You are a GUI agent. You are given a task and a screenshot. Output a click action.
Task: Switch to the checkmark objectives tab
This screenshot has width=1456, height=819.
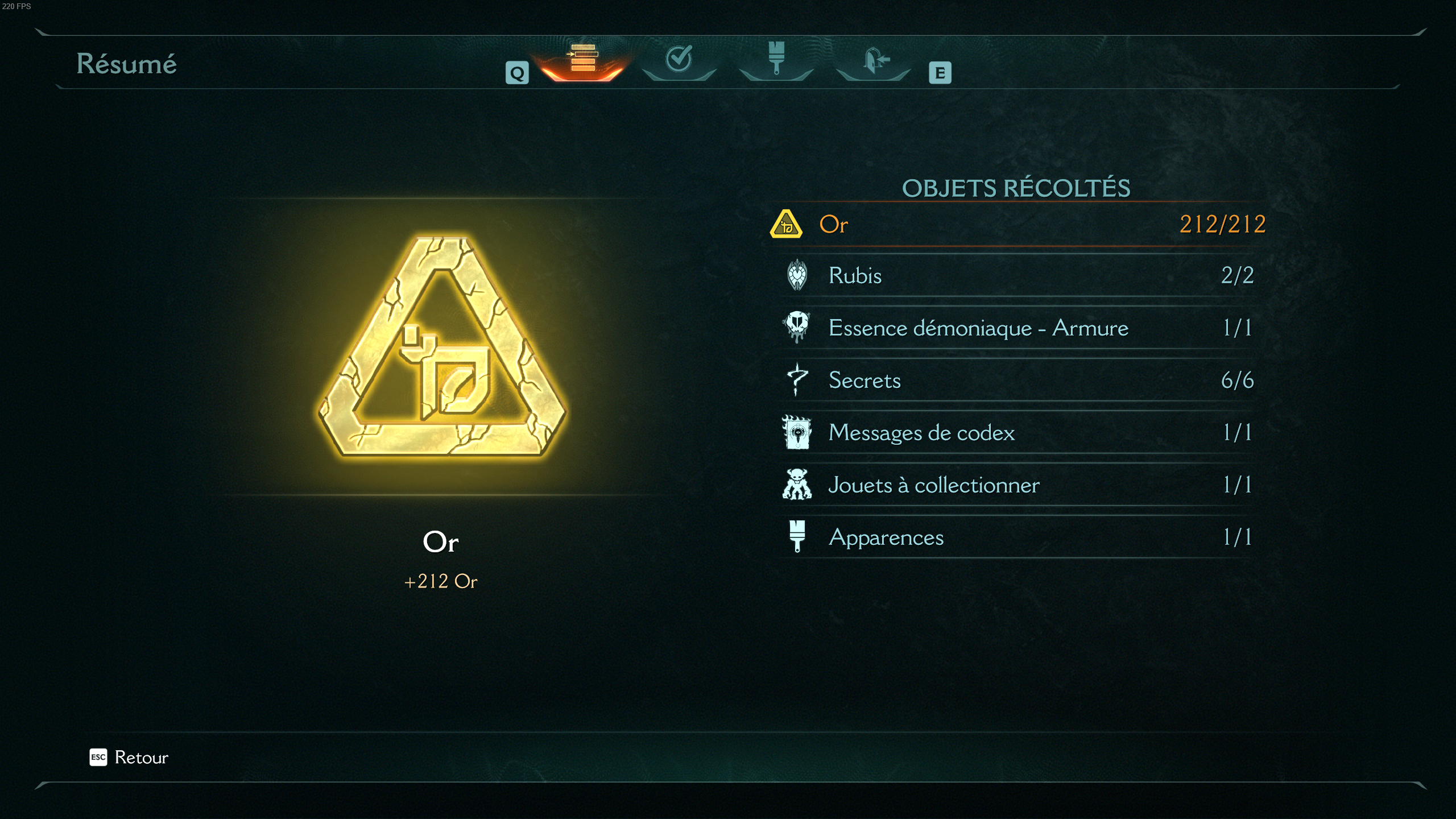click(679, 59)
